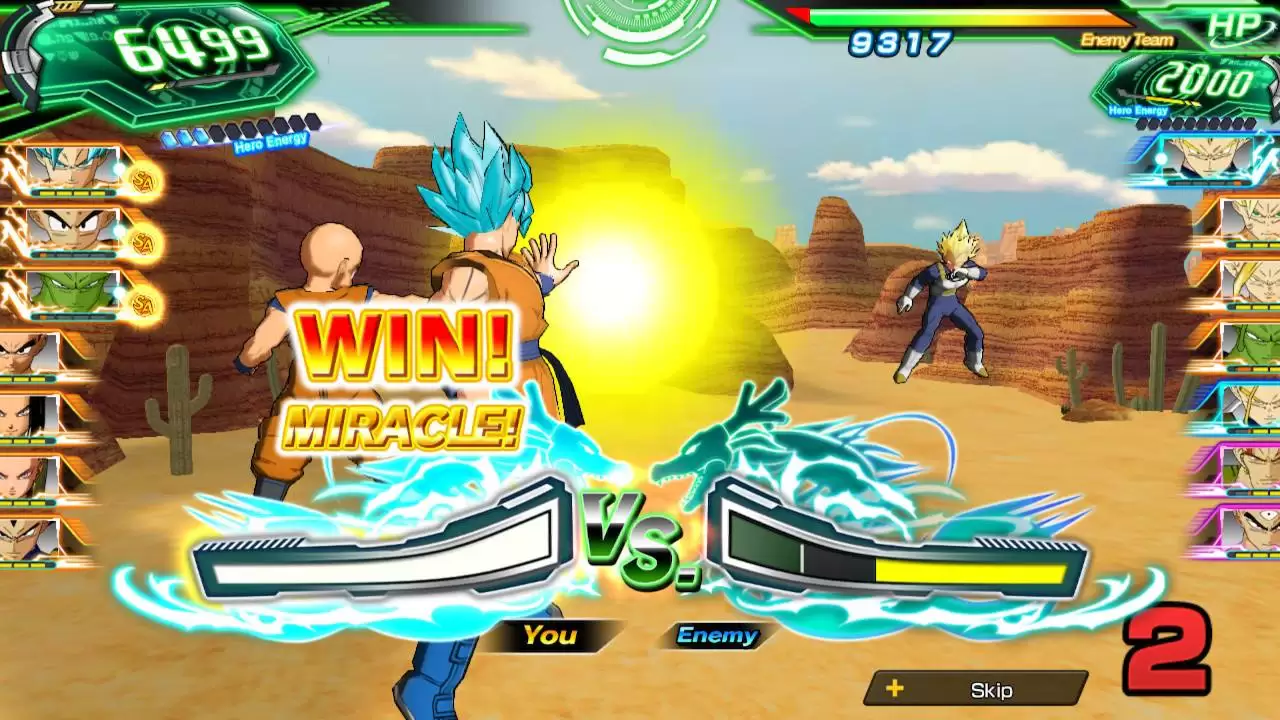The image size is (1280, 720).
Task: Select the player team's green Piccolo portrait
Action: pyautogui.click(x=72, y=292)
